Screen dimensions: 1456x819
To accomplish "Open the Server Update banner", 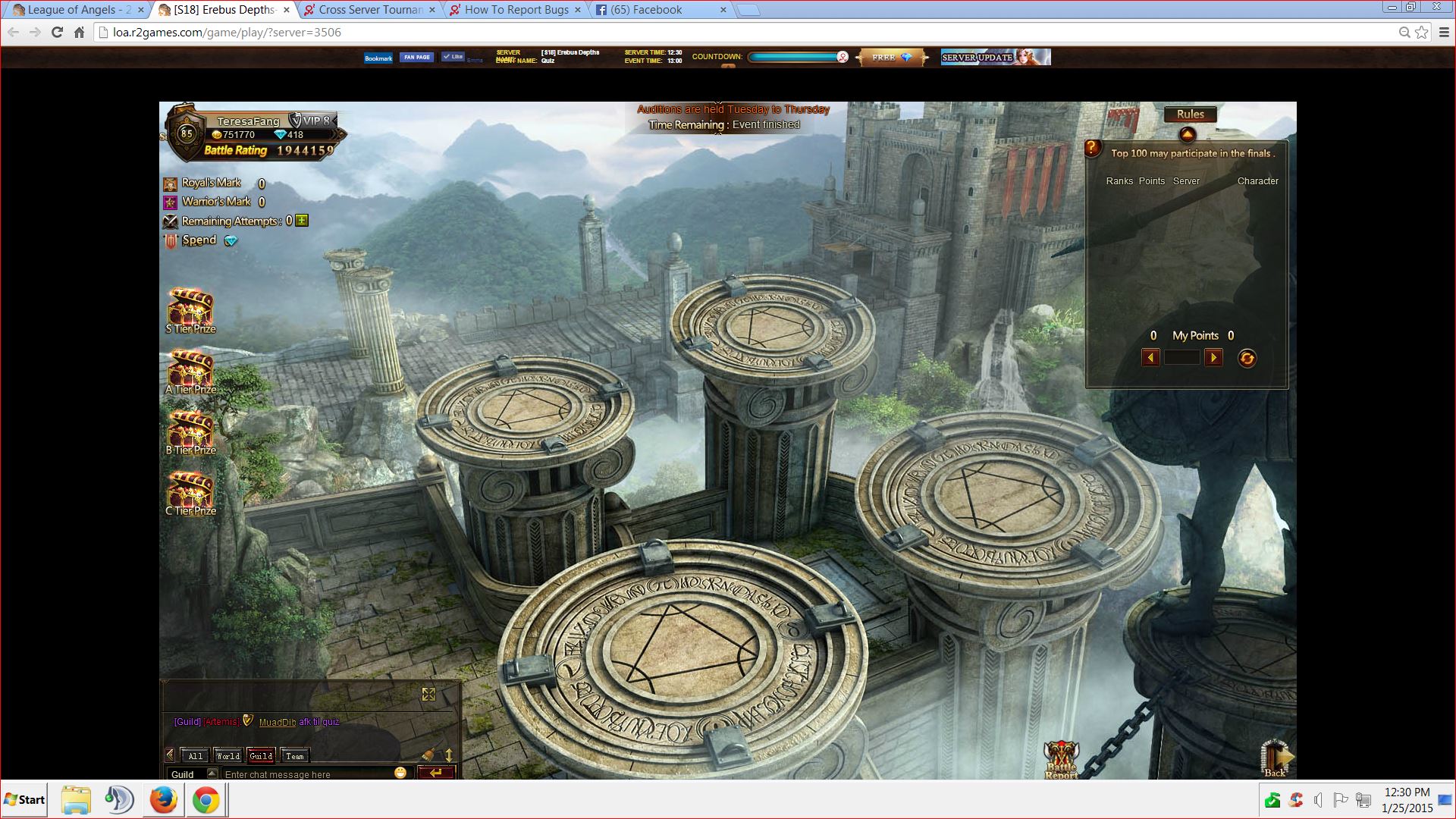I will [x=995, y=58].
